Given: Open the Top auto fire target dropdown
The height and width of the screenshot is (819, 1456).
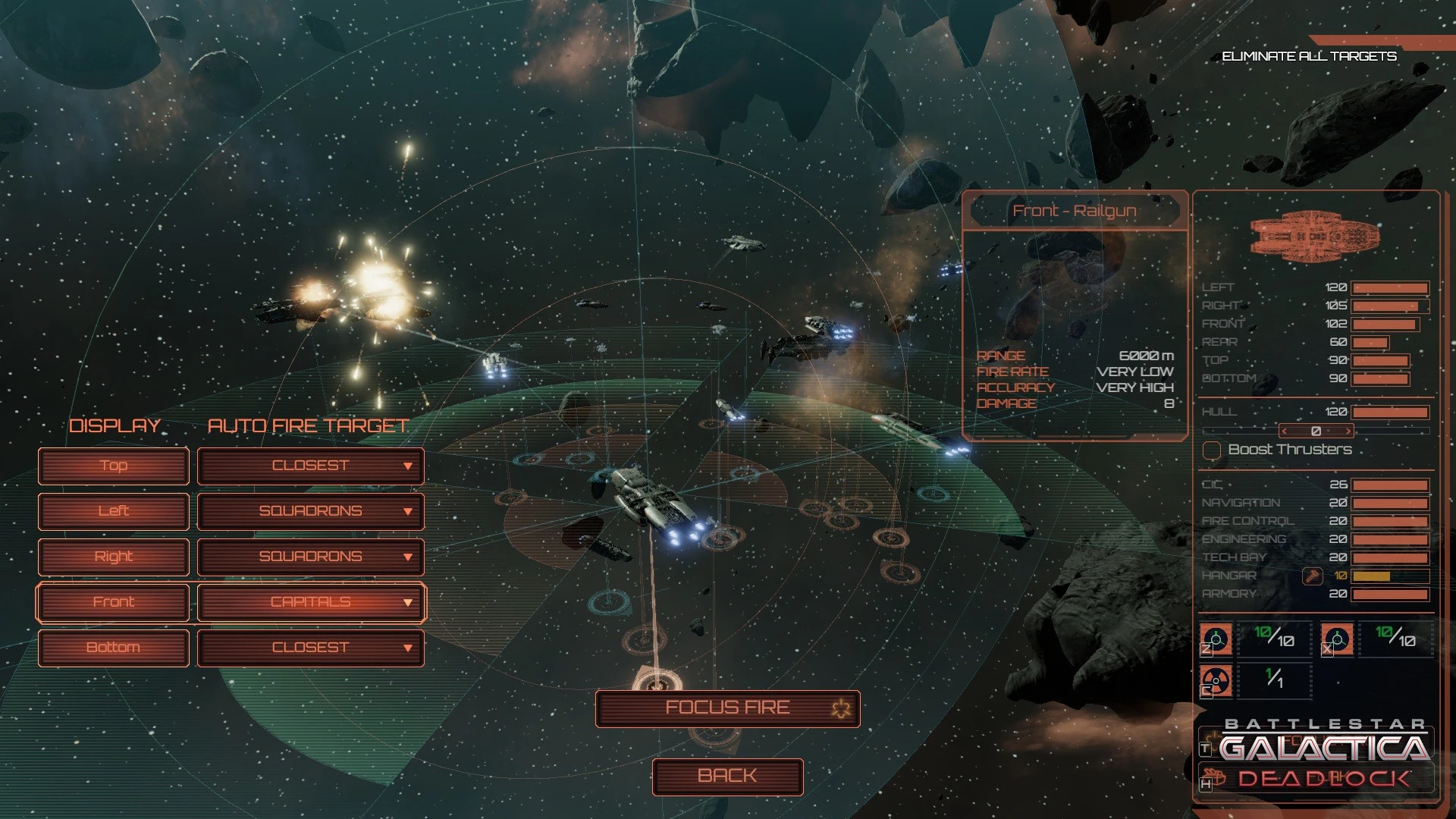Looking at the screenshot, I should 311,466.
